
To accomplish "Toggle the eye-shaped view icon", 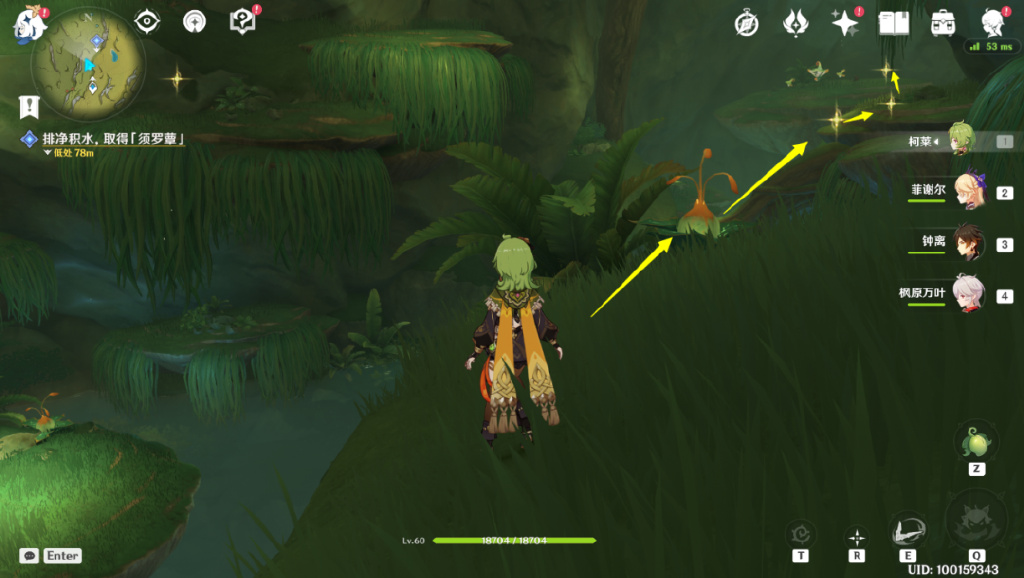I will coord(148,21).
